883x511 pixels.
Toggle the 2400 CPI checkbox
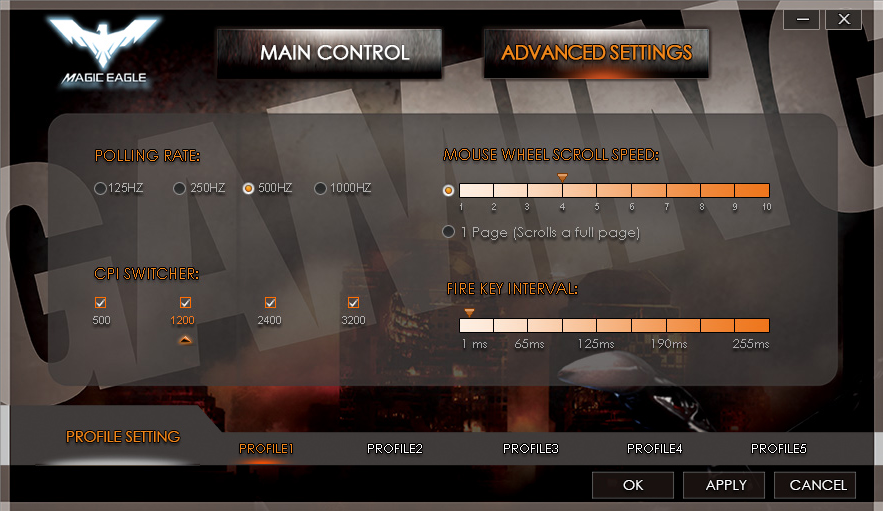point(270,303)
